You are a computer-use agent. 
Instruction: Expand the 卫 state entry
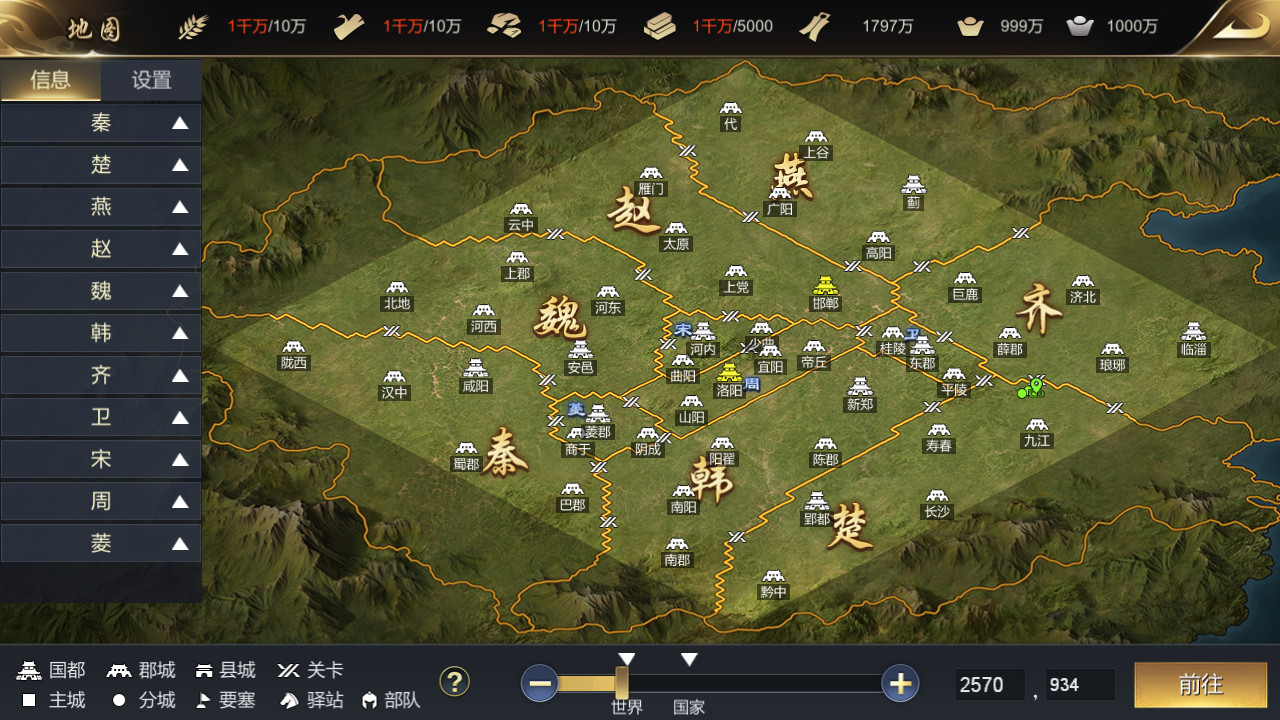coord(101,418)
